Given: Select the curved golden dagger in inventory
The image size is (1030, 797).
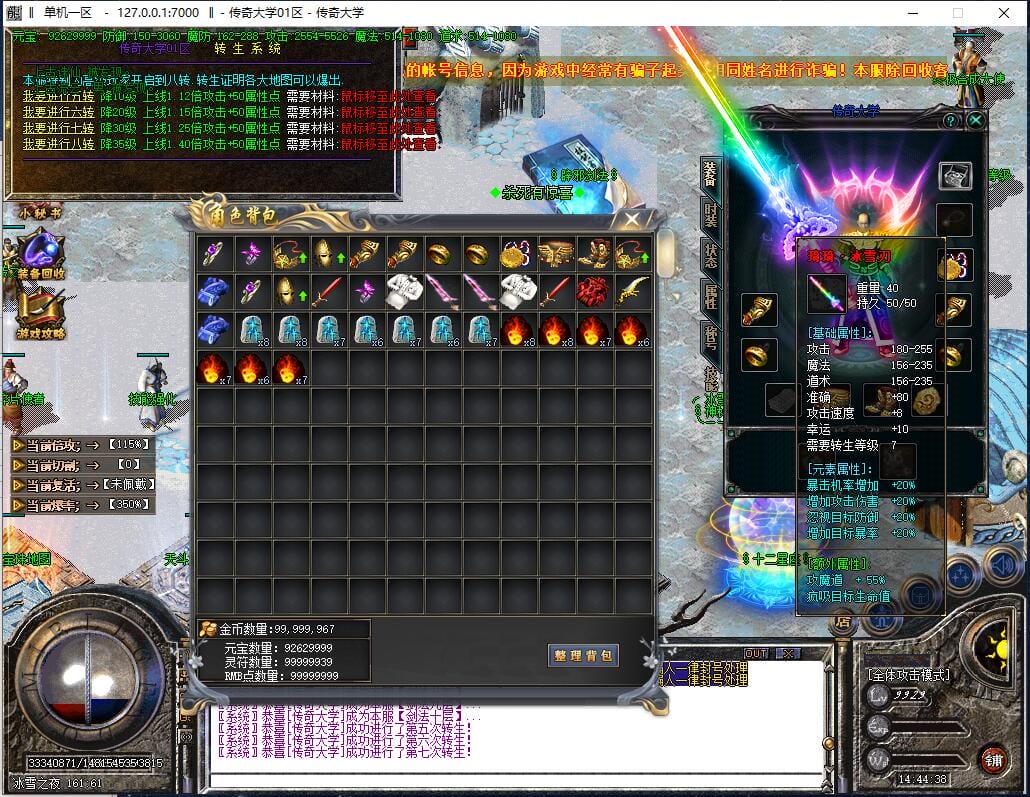Looking at the screenshot, I should [x=633, y=291].
